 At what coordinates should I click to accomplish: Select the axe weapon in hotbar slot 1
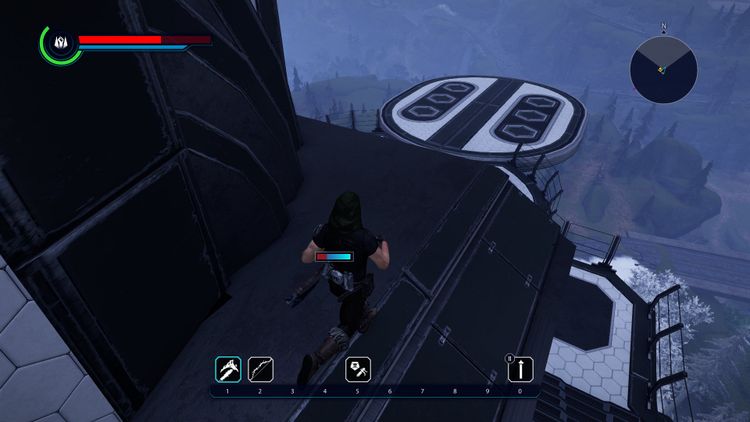click(228, 369)
